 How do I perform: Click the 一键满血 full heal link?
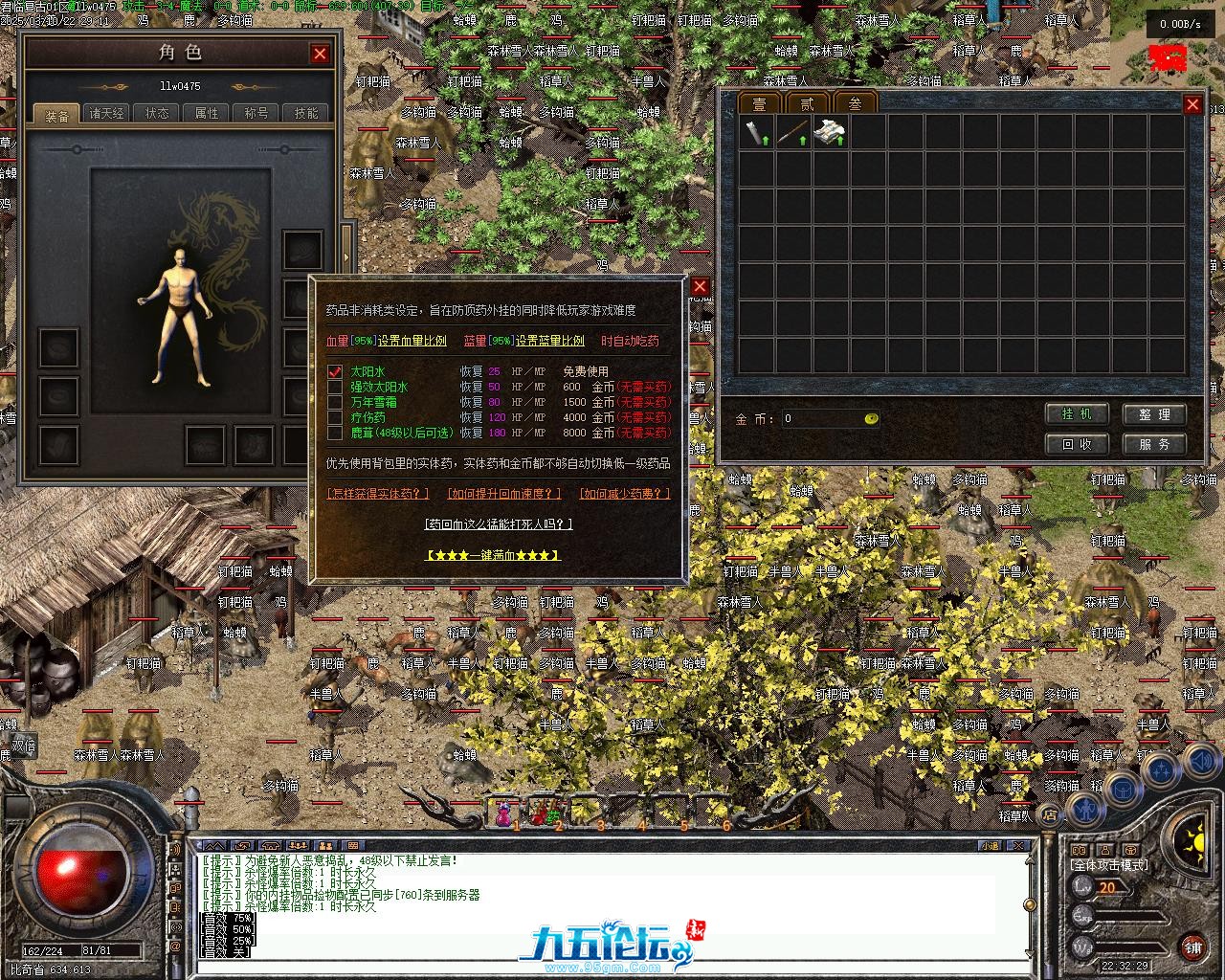pos(492,555)
